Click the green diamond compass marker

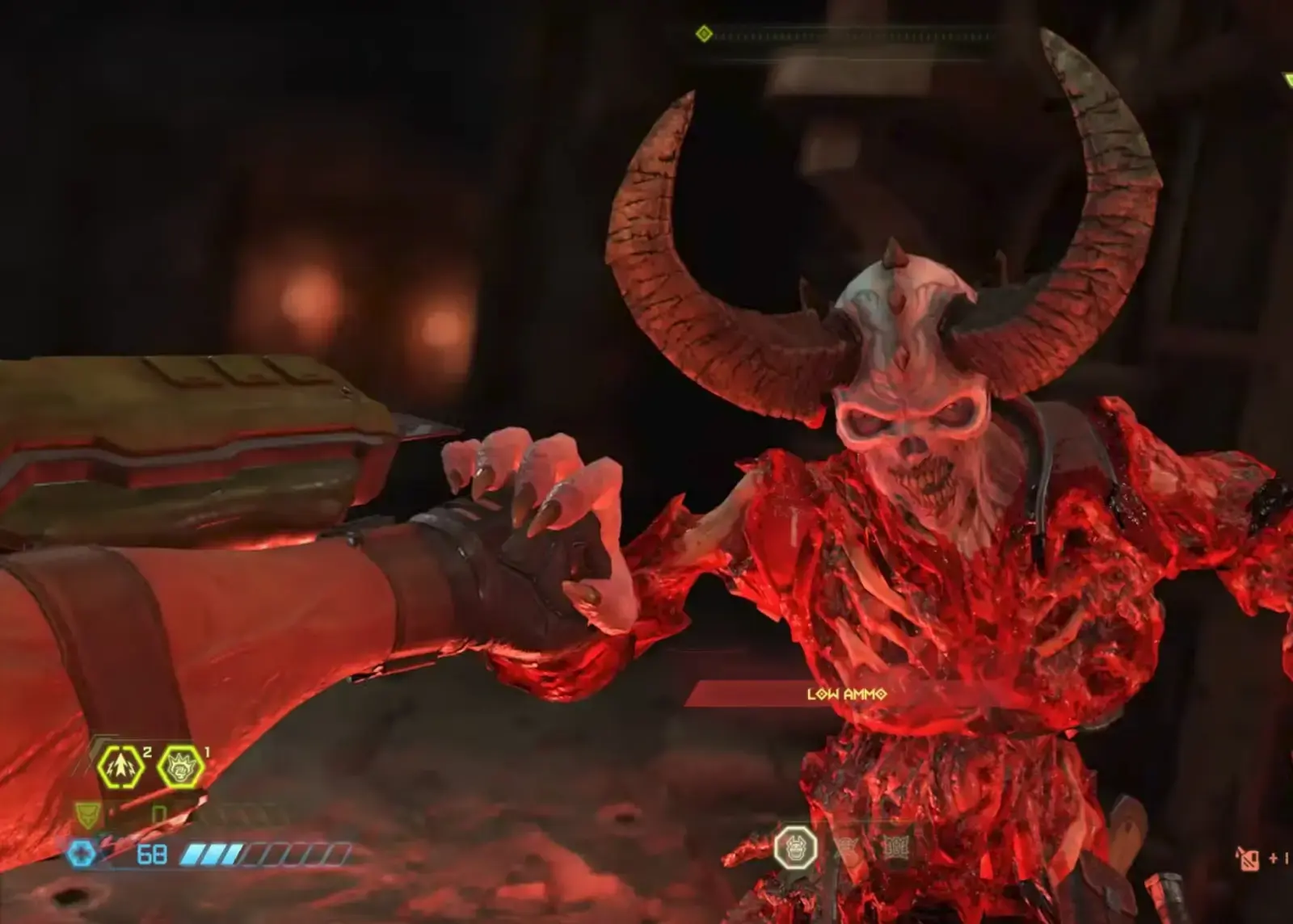tap(704, 34)
